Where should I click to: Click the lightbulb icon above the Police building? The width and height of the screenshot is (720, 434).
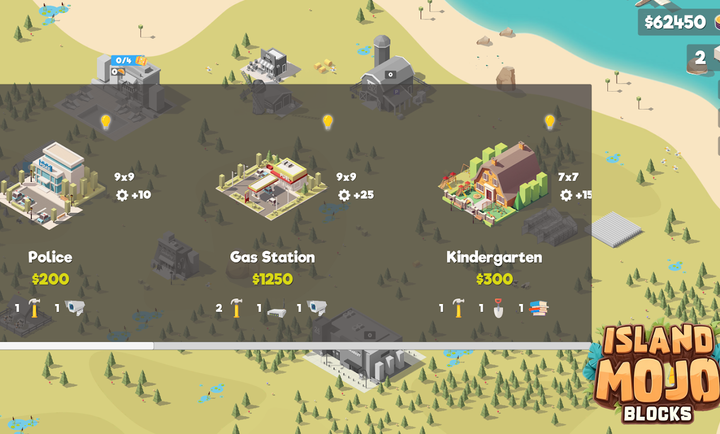click(106, 122)
